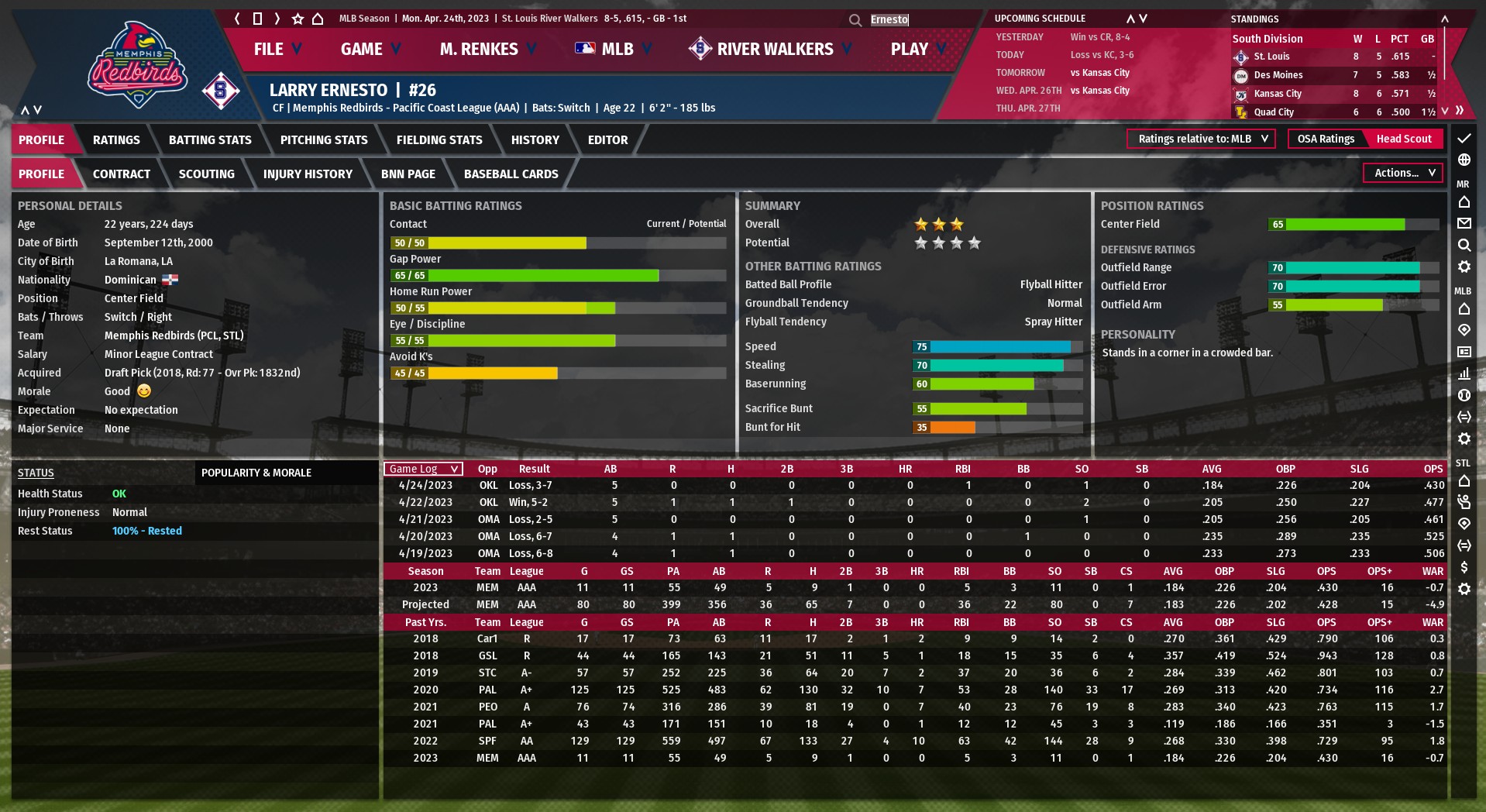Switch to OSA Ratings
Screen dimensions: 1486x812
tap(1326, 139)
